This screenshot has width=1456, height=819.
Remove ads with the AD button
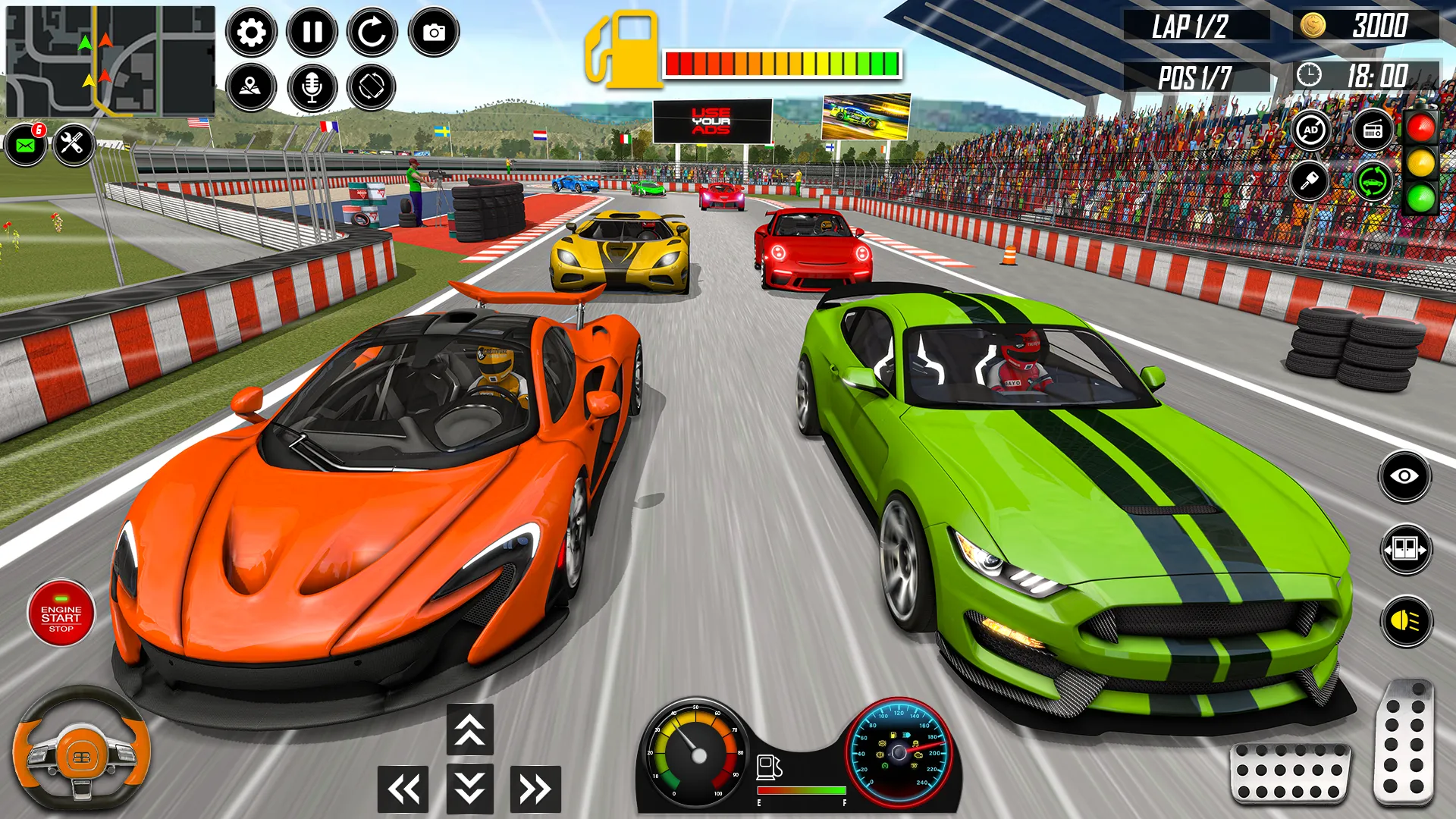(x=1311, y=130)
